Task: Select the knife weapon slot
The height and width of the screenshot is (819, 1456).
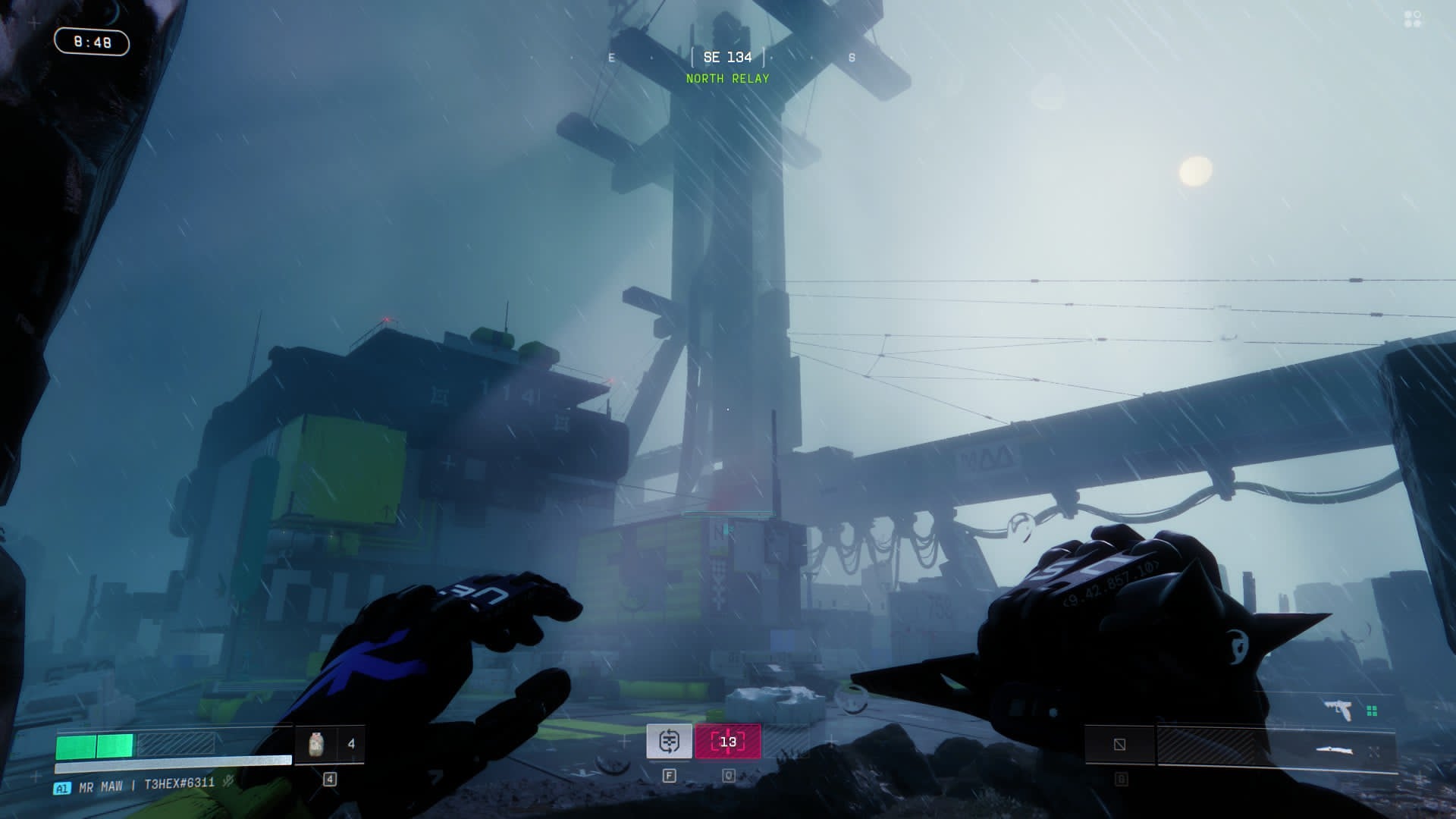Action: pyautogui.click(x=1335, y=751)
